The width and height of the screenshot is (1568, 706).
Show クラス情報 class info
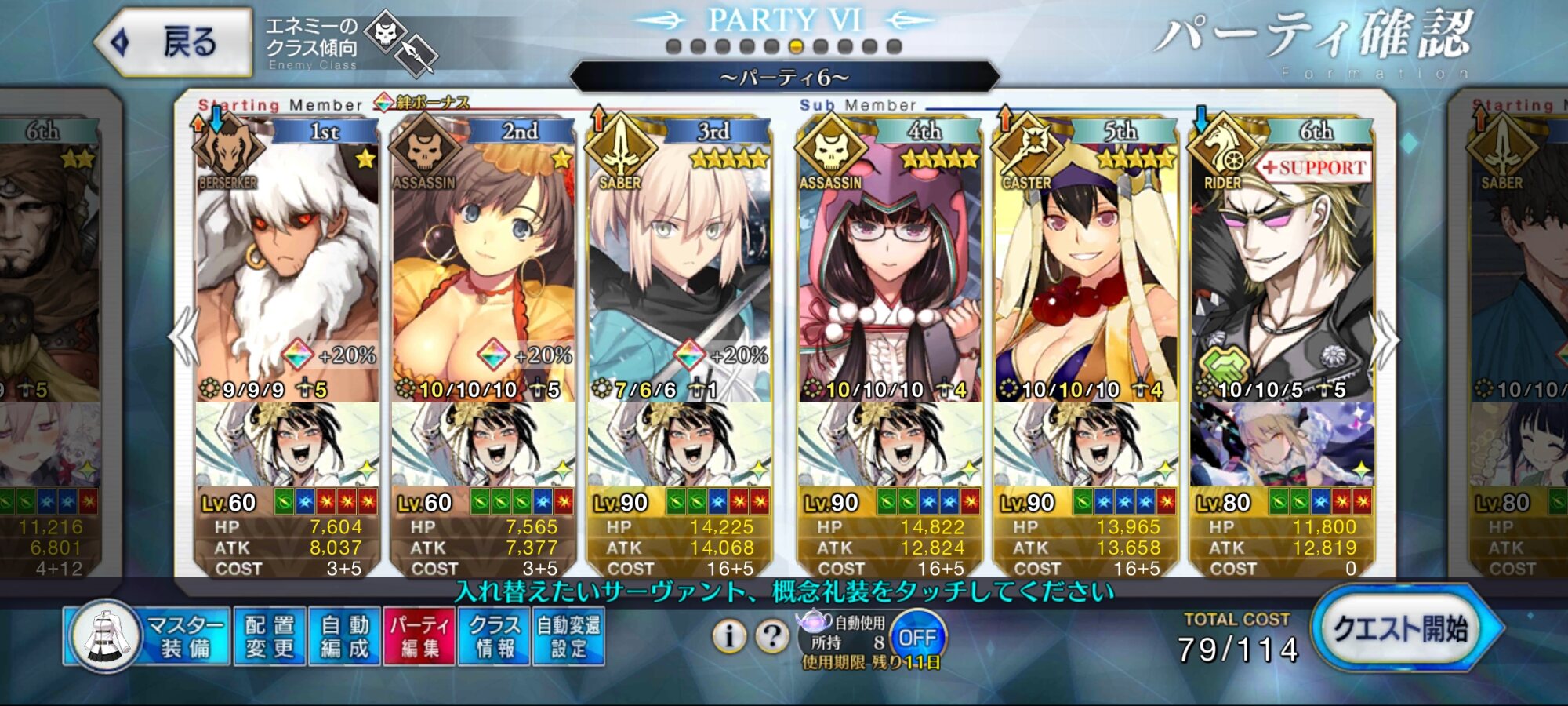[x=494, y=636]
